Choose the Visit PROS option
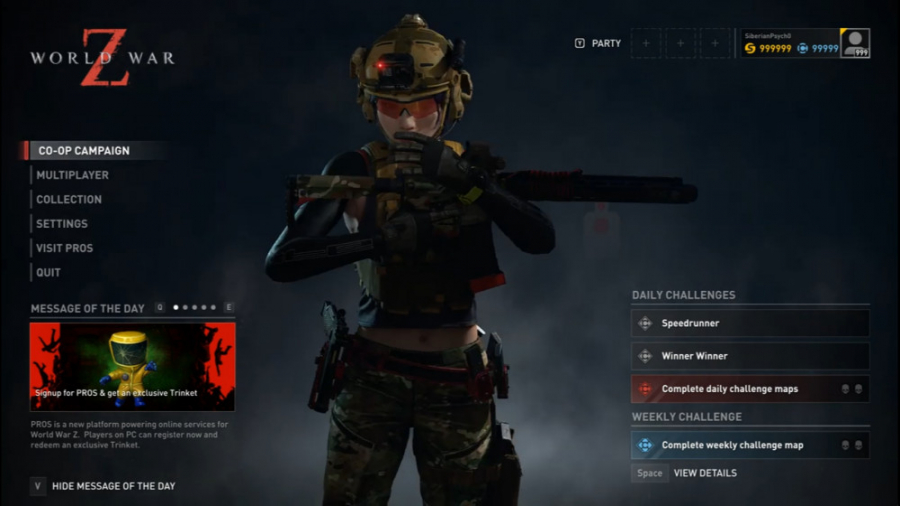Screen dimensions: 900x506 point(65,248)
